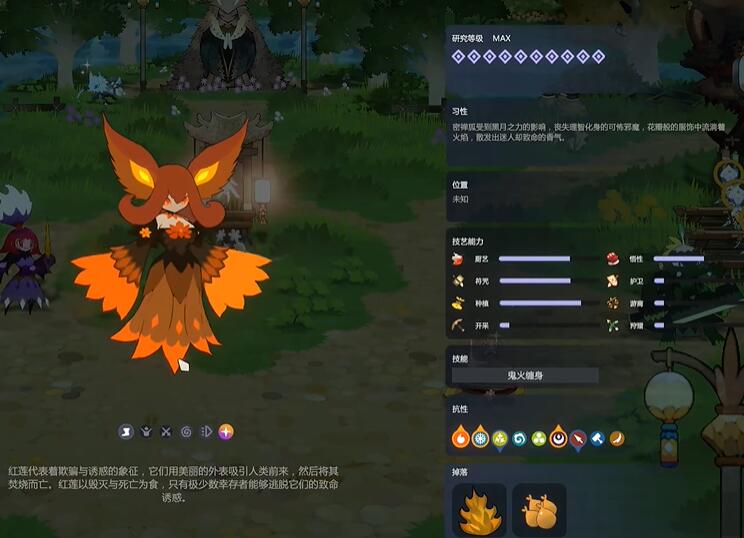The image size is (744, 538).
Task: Select the 鬼火缠身 skill entry
Action: [x=525, y=376]
